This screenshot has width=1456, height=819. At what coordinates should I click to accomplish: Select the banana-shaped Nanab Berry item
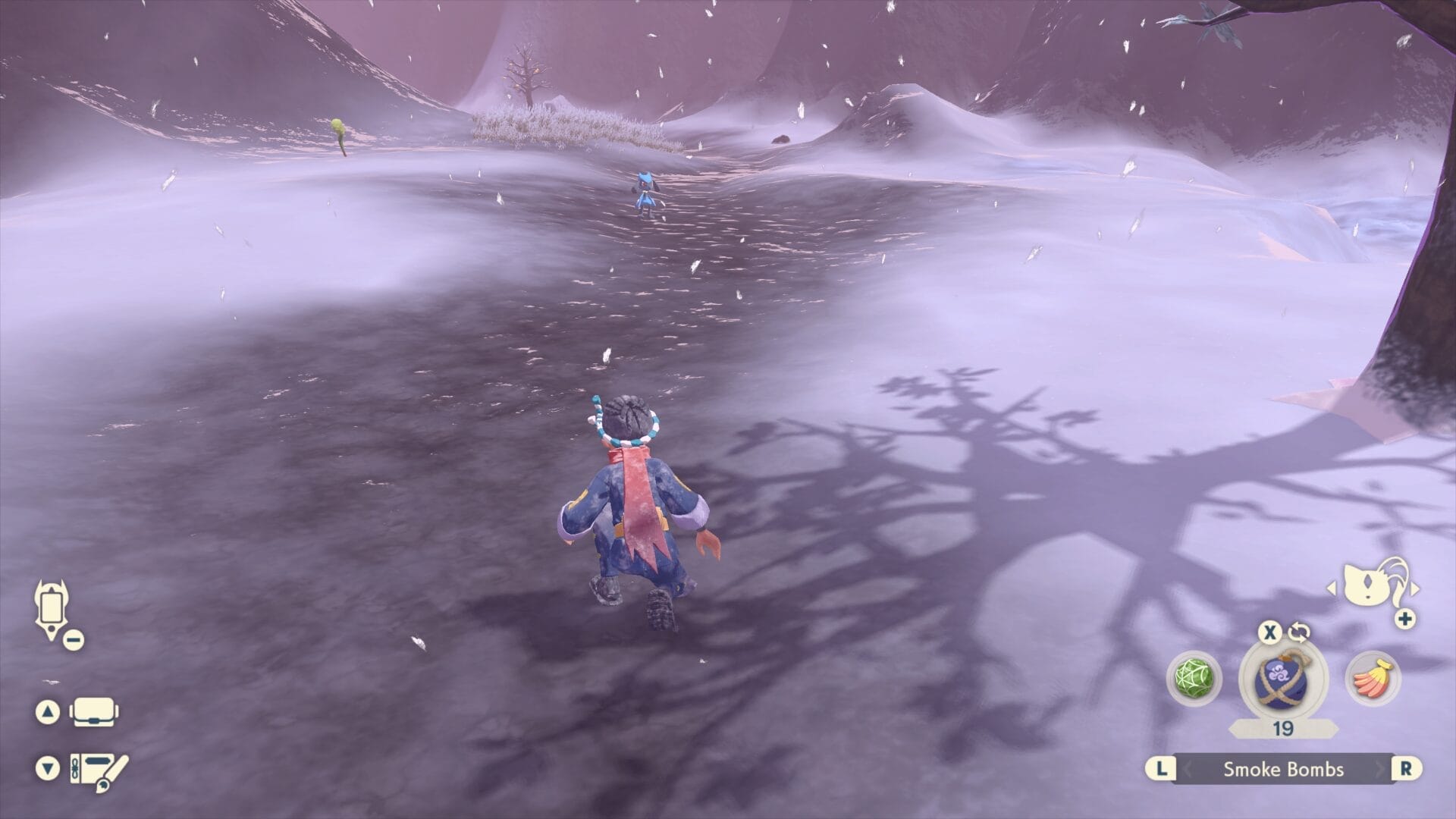click(1373, 677)
